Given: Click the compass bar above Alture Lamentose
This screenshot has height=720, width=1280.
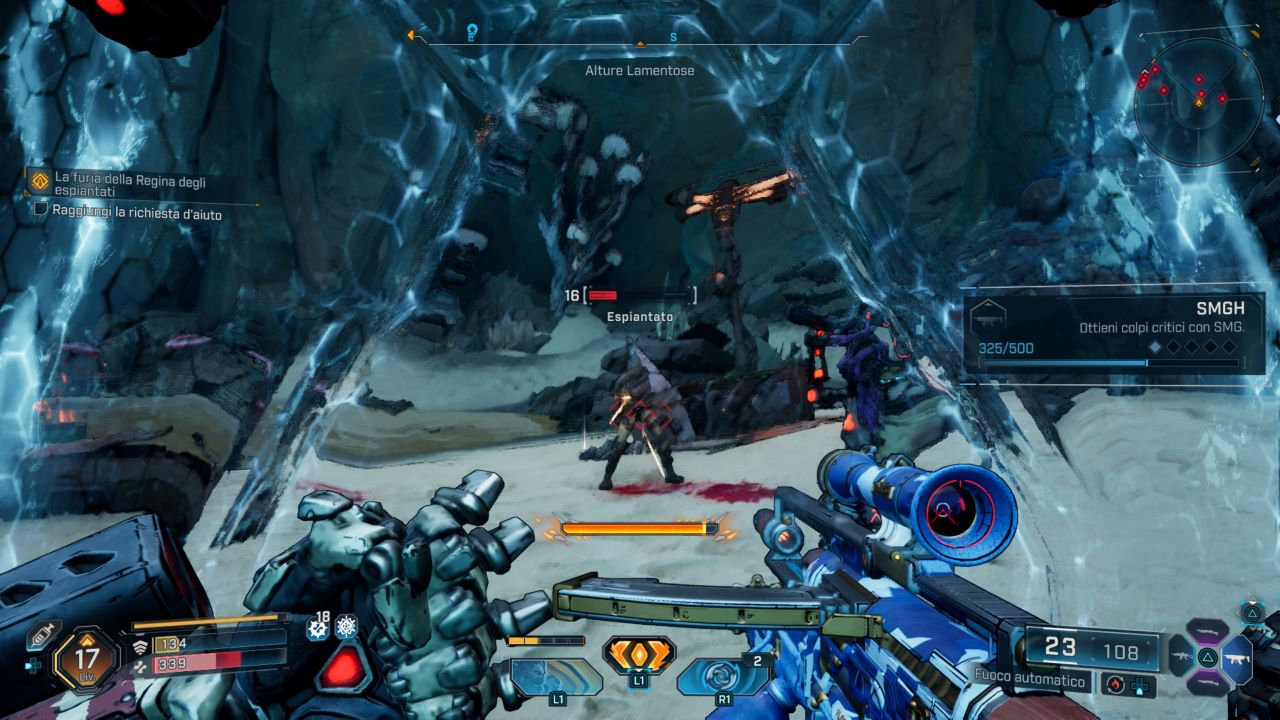Looking at the screenshot, I should (x=640, y=40).
